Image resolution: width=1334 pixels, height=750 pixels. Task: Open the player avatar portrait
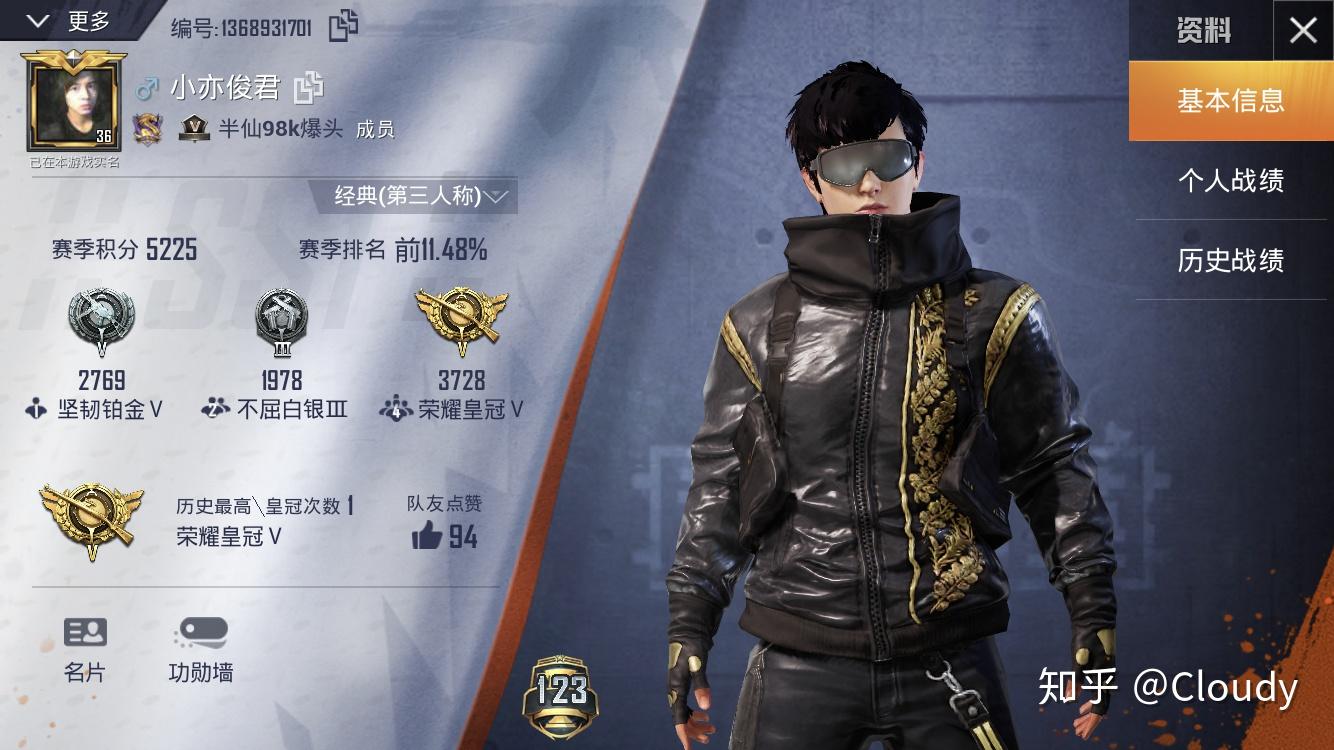74,102
